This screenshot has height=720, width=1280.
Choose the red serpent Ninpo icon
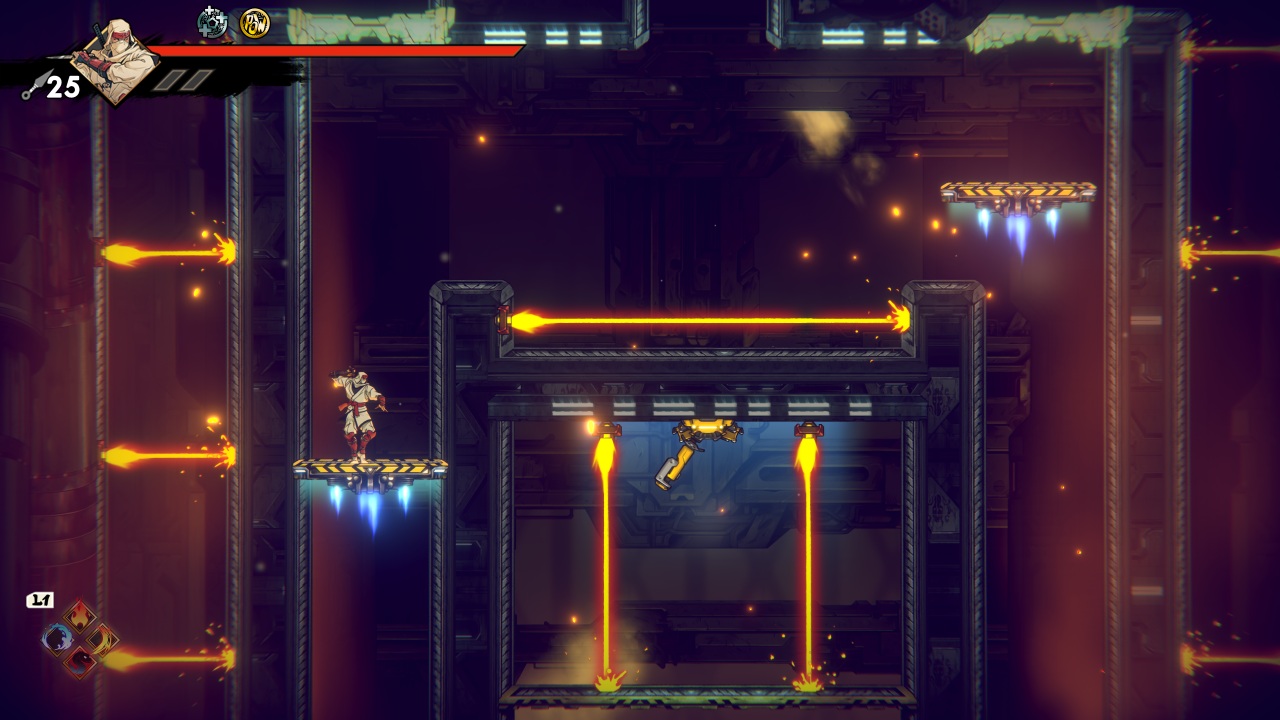(x=79, y=660)
